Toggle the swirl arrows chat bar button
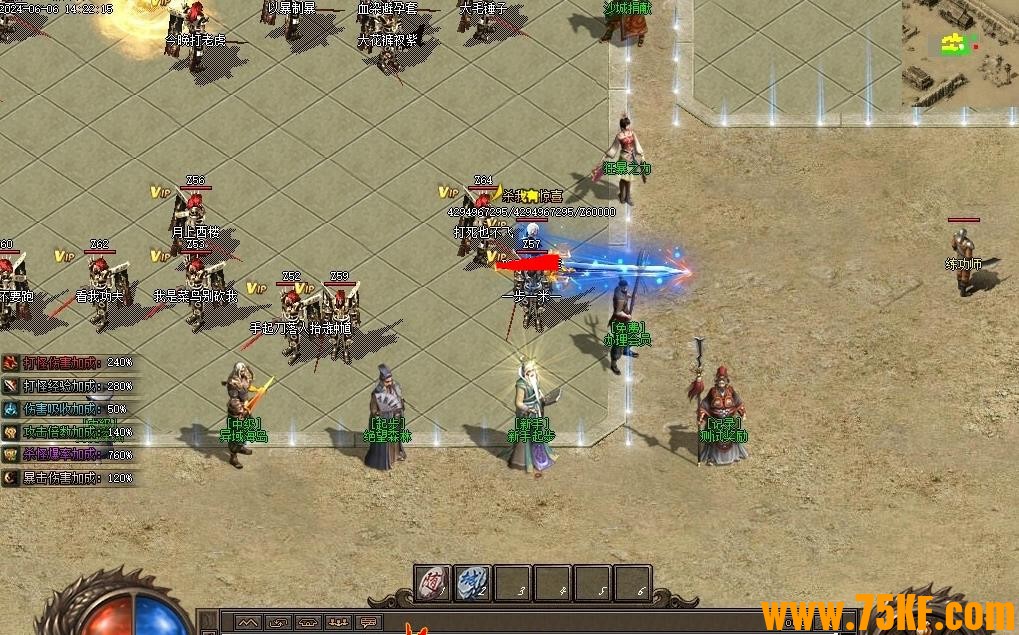The width and height of the screenshot is (1019, 635). [x=278, y=622]
